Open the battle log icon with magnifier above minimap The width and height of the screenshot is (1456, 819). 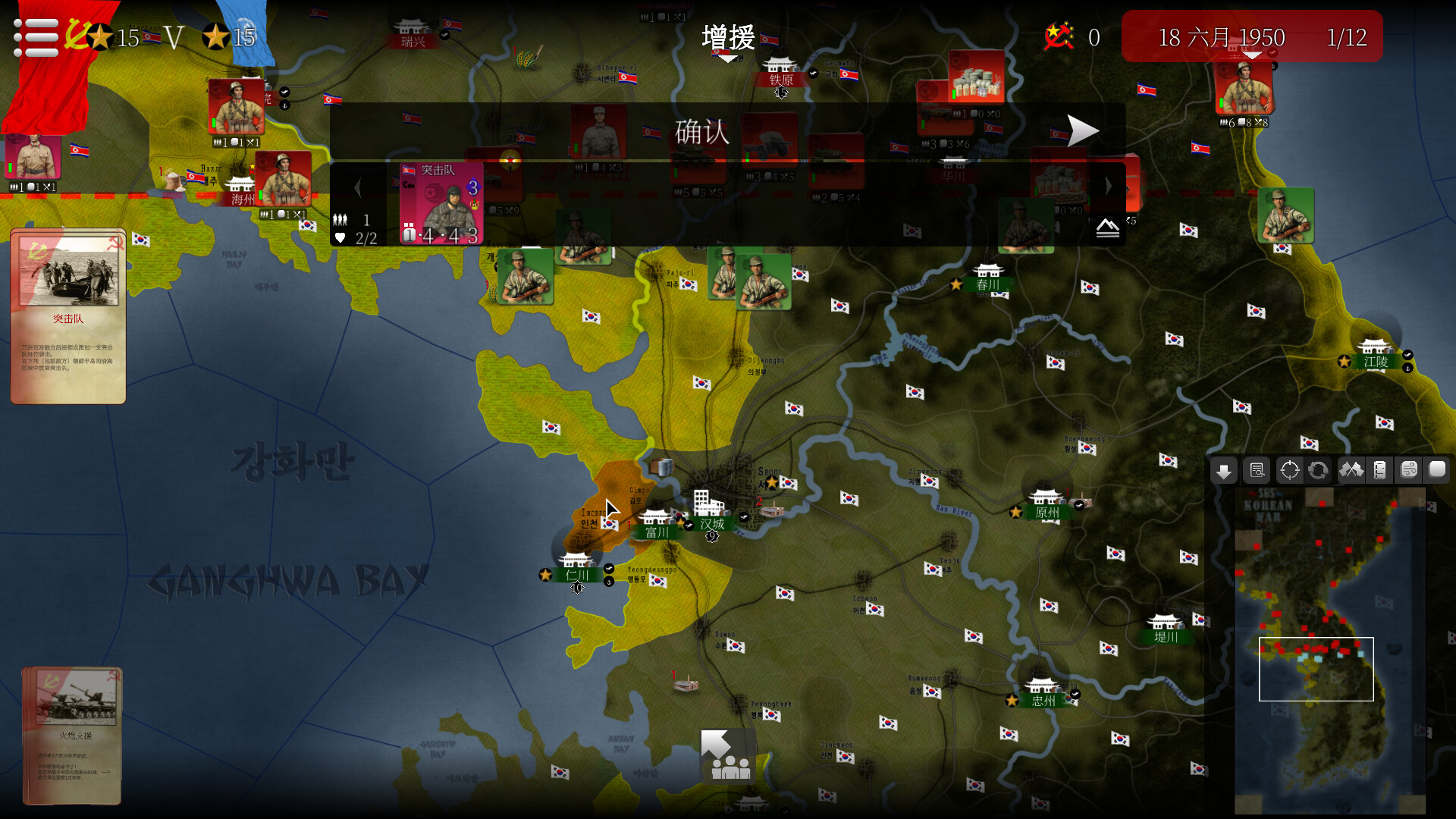(x=1257, y=470)
